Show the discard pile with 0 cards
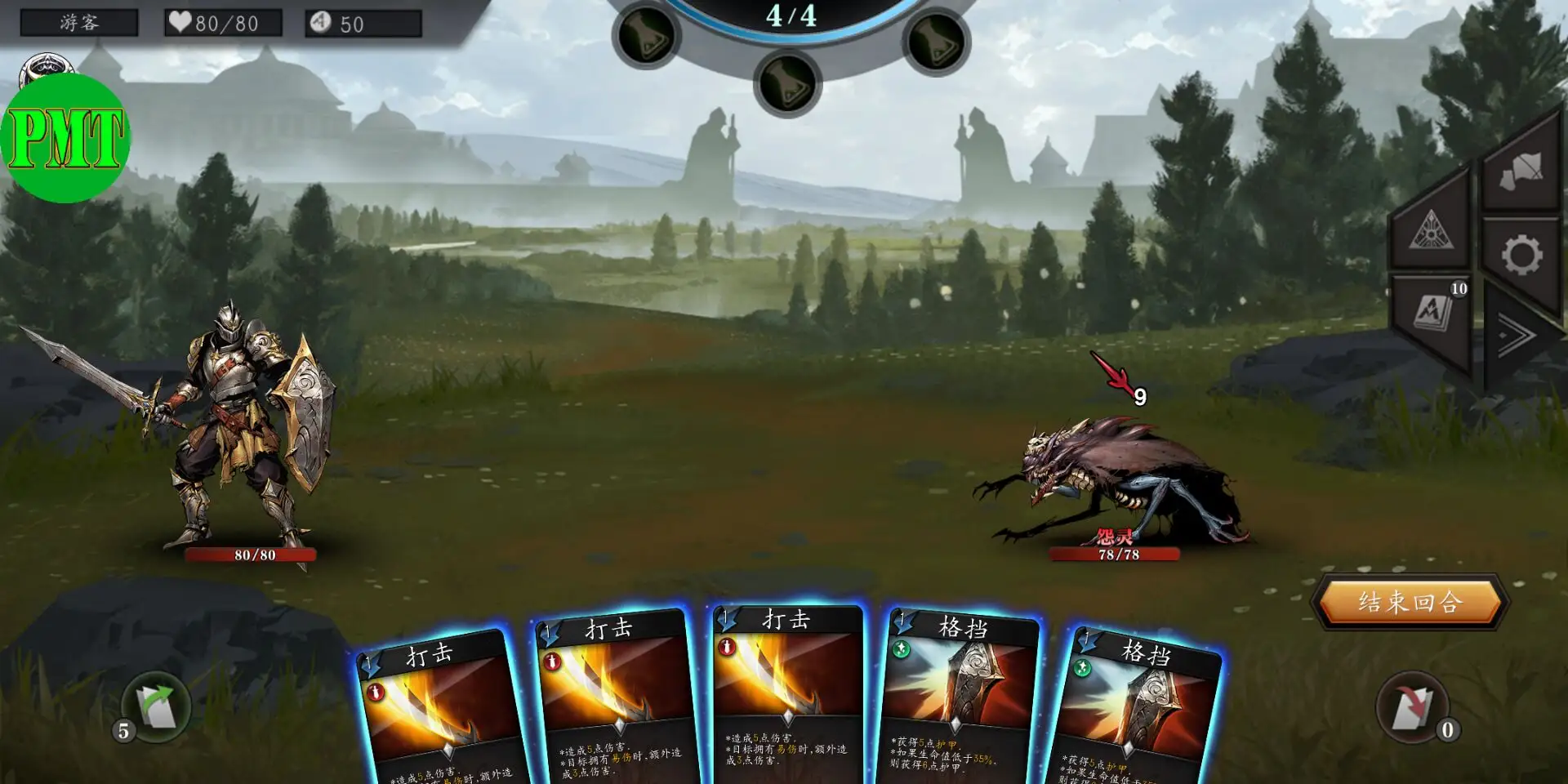The width and height of the screenshot is (1568, 784). point(1413,707)
